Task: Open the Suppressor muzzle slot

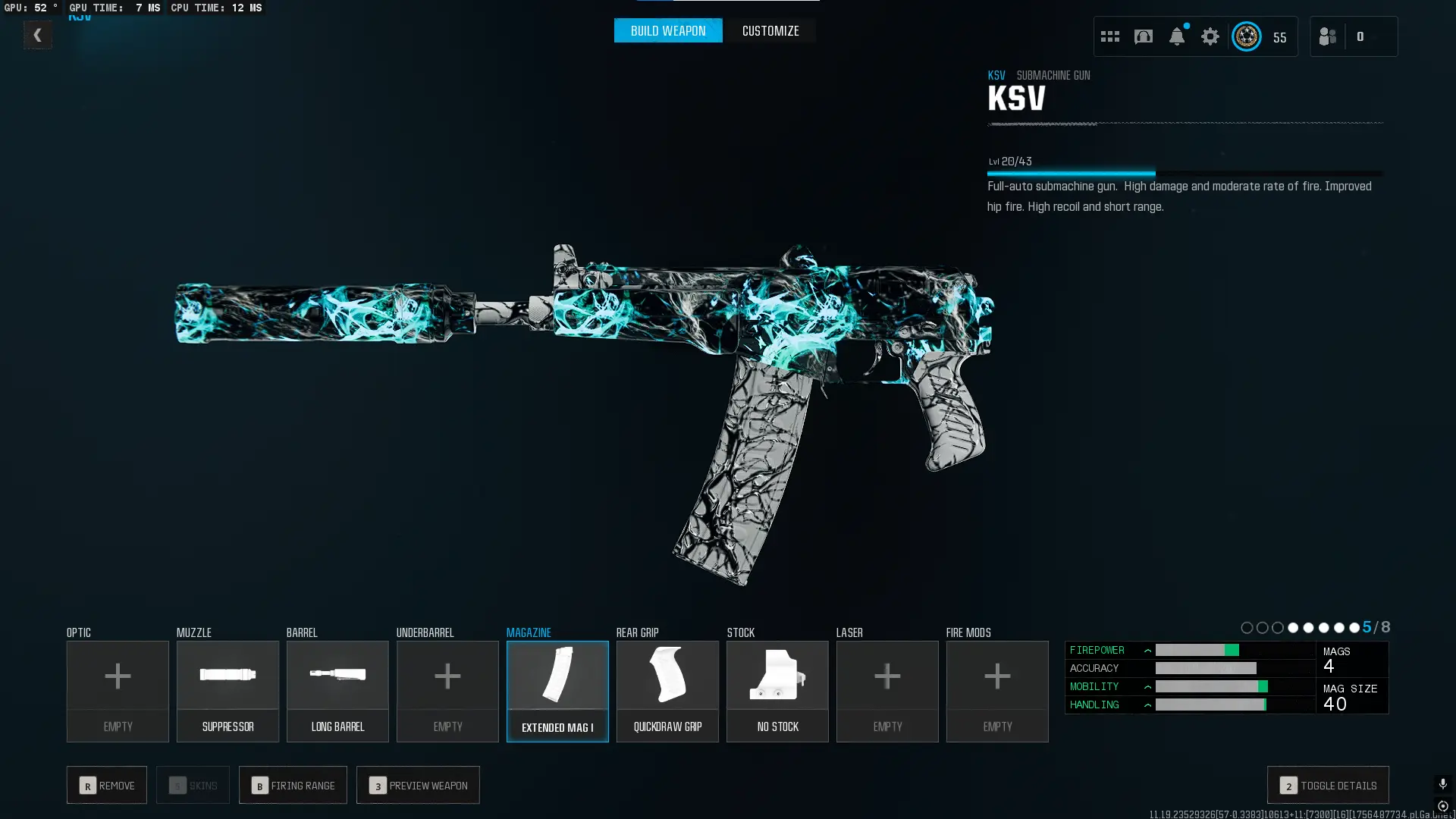Action: [227, 691]
